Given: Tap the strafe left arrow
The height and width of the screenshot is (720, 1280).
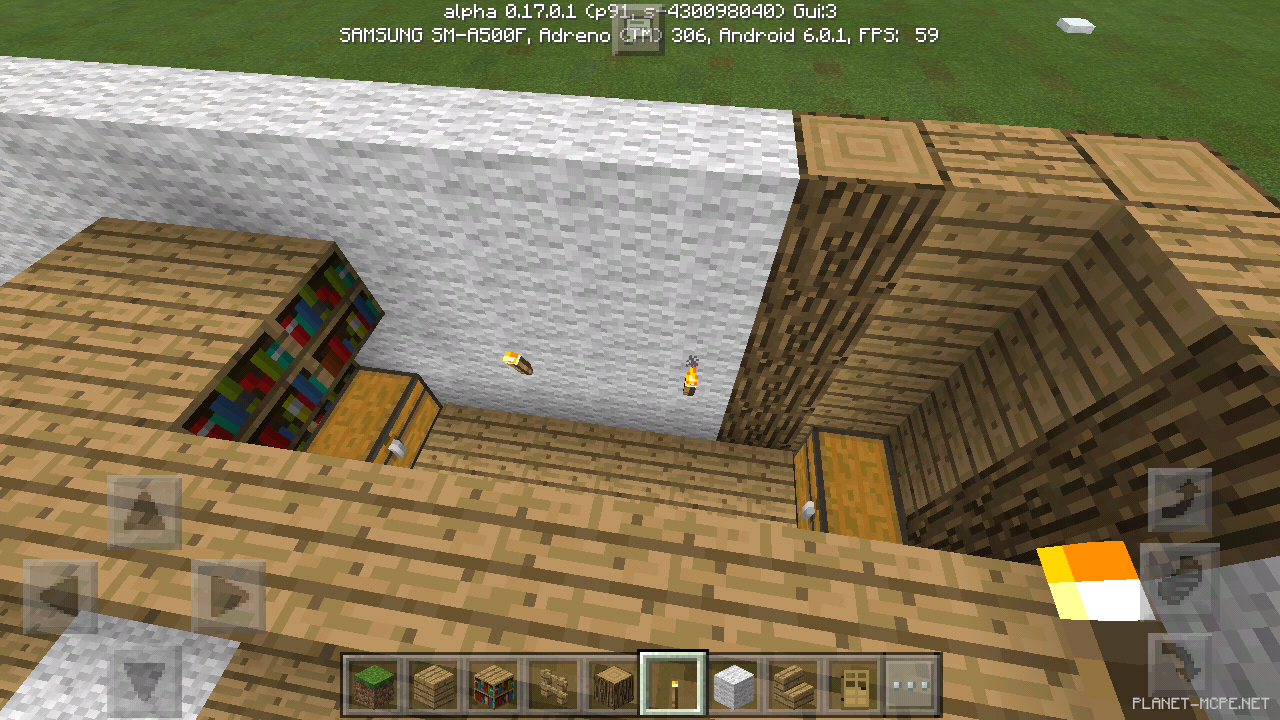Looking at the screenshot, I should (60, 597).
